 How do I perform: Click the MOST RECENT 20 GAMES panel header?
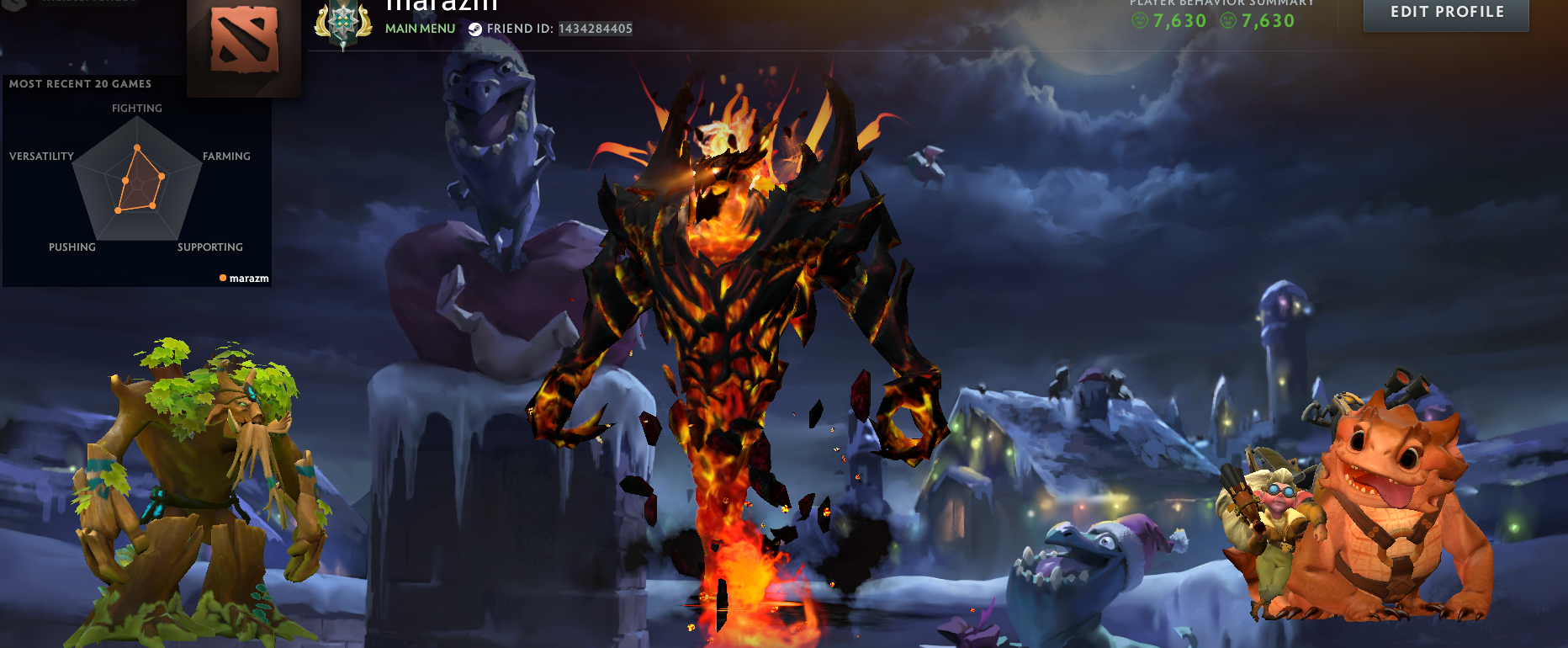pyautogui.click(x=79, y=84)
